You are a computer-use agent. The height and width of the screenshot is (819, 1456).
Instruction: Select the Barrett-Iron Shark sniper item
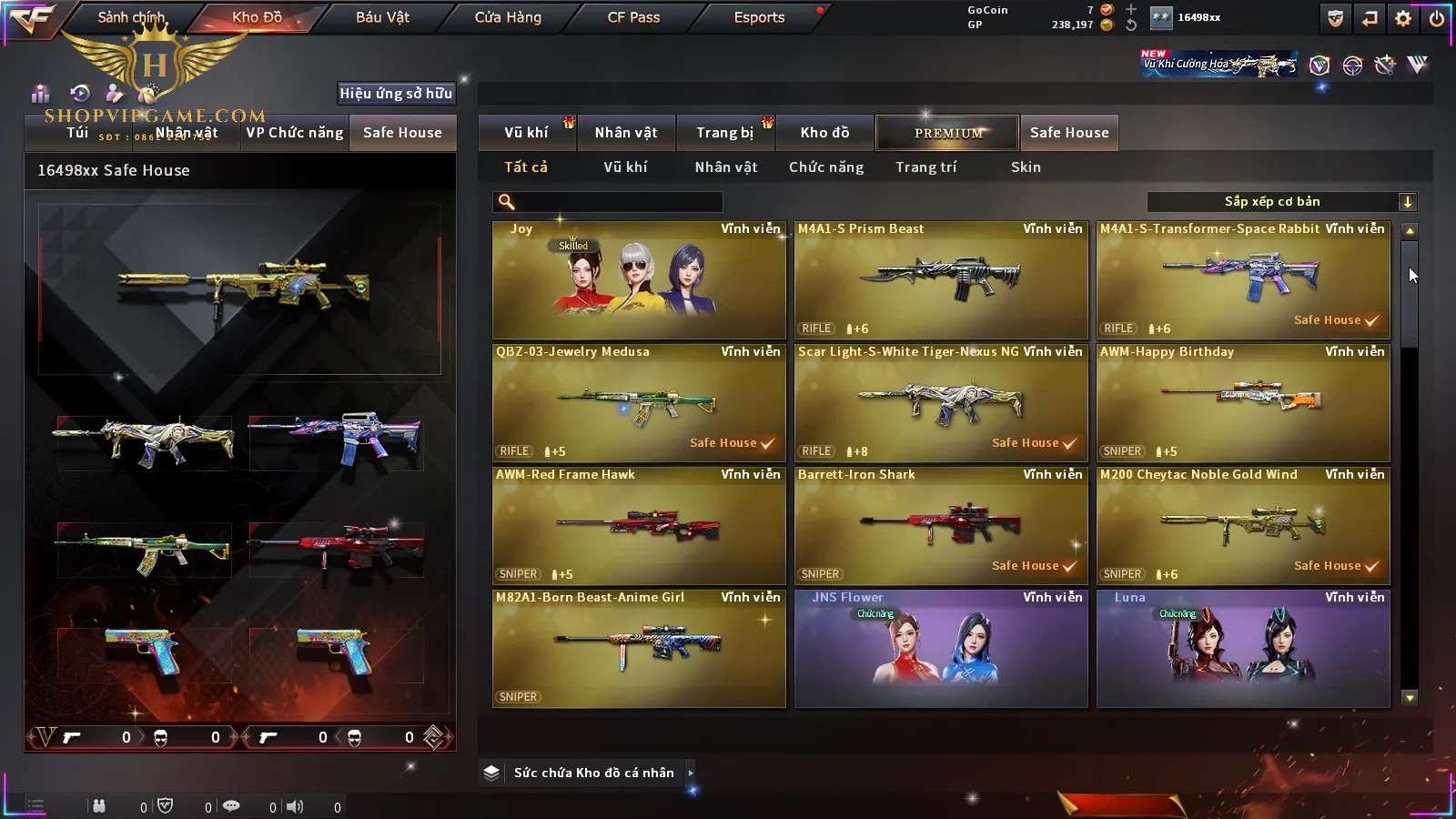[x=941, y=526]
